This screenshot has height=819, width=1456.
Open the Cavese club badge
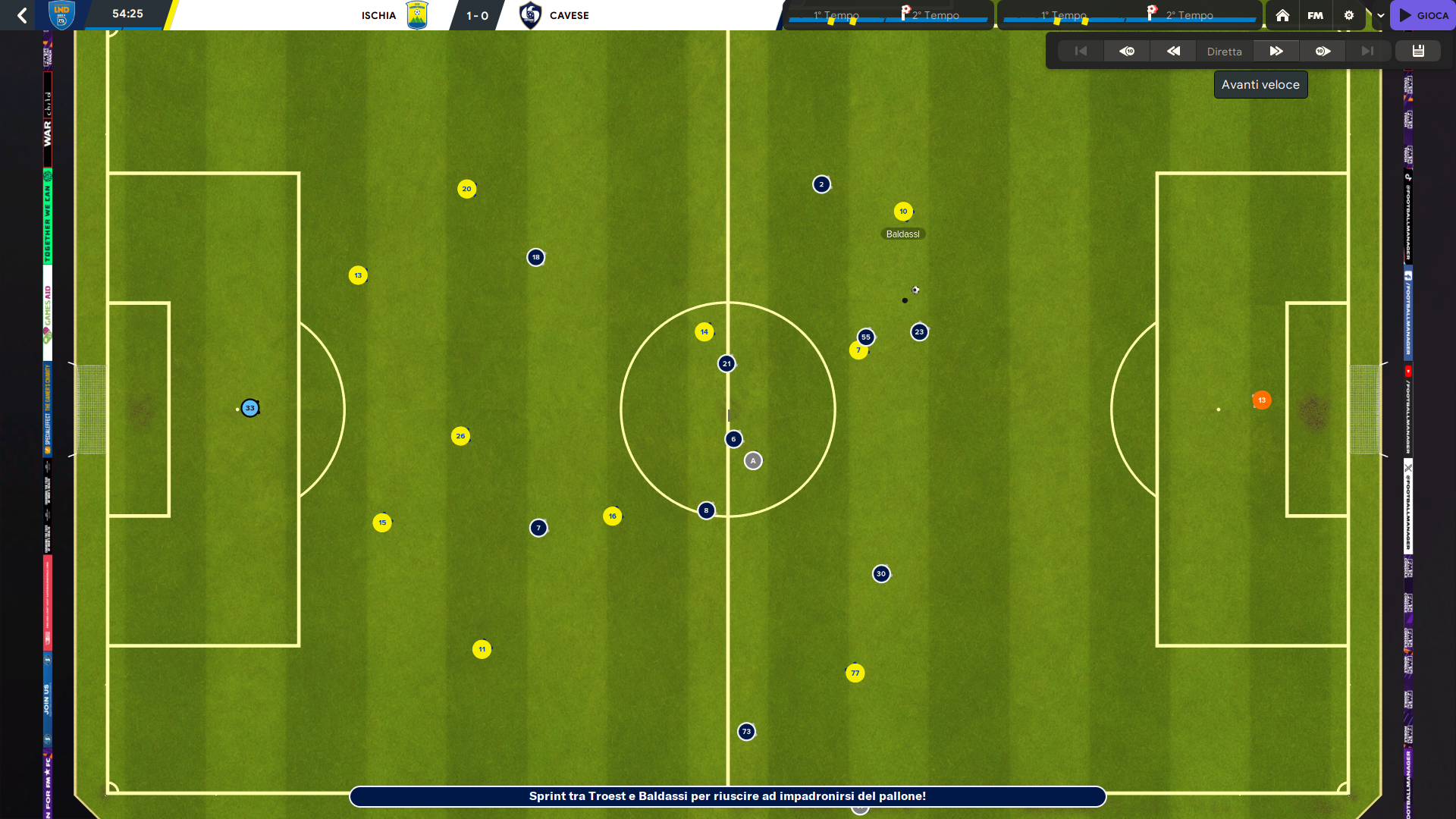pos(530,15)
